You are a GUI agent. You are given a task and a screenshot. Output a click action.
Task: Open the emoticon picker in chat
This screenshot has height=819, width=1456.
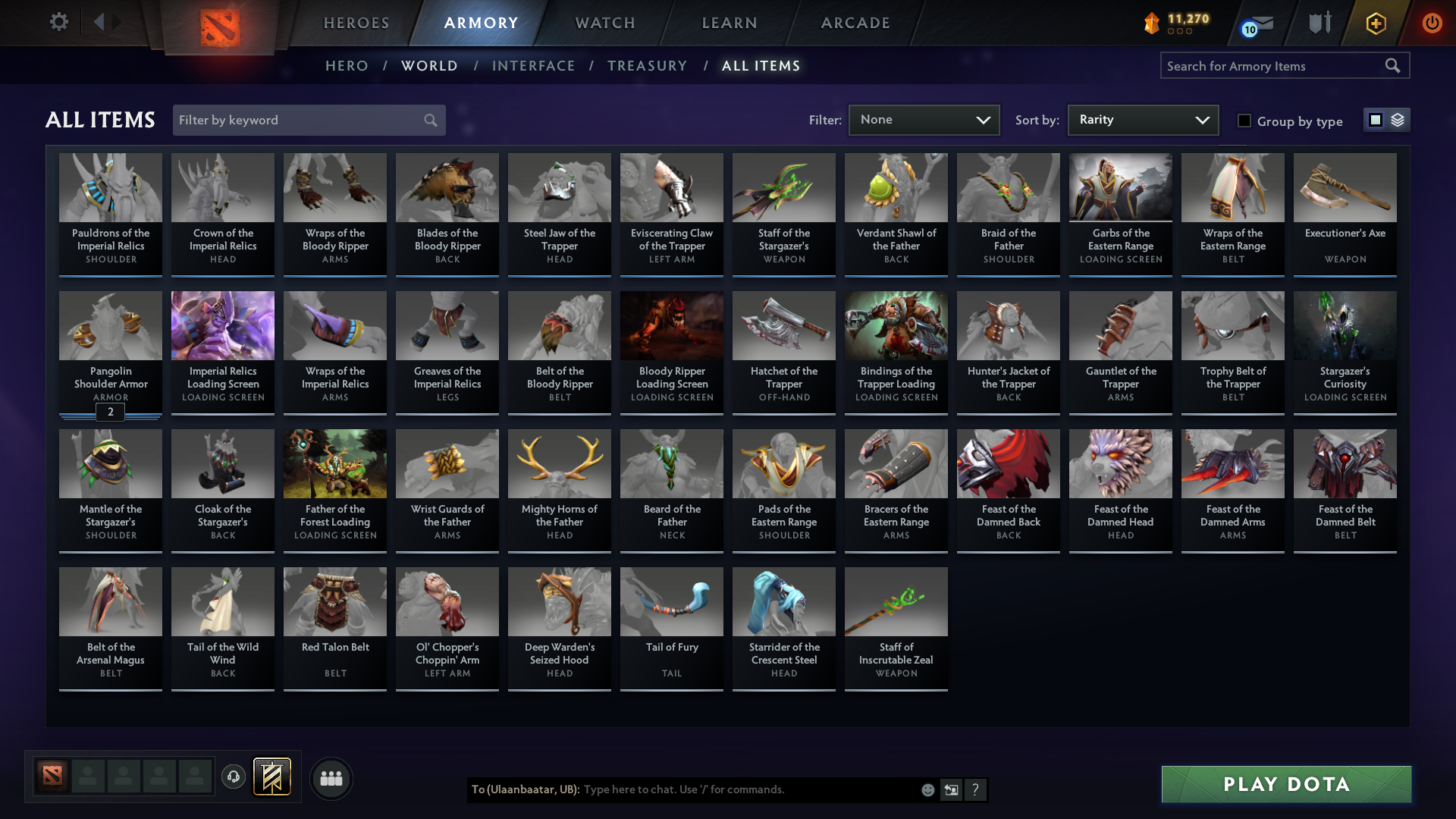point(927,789)
